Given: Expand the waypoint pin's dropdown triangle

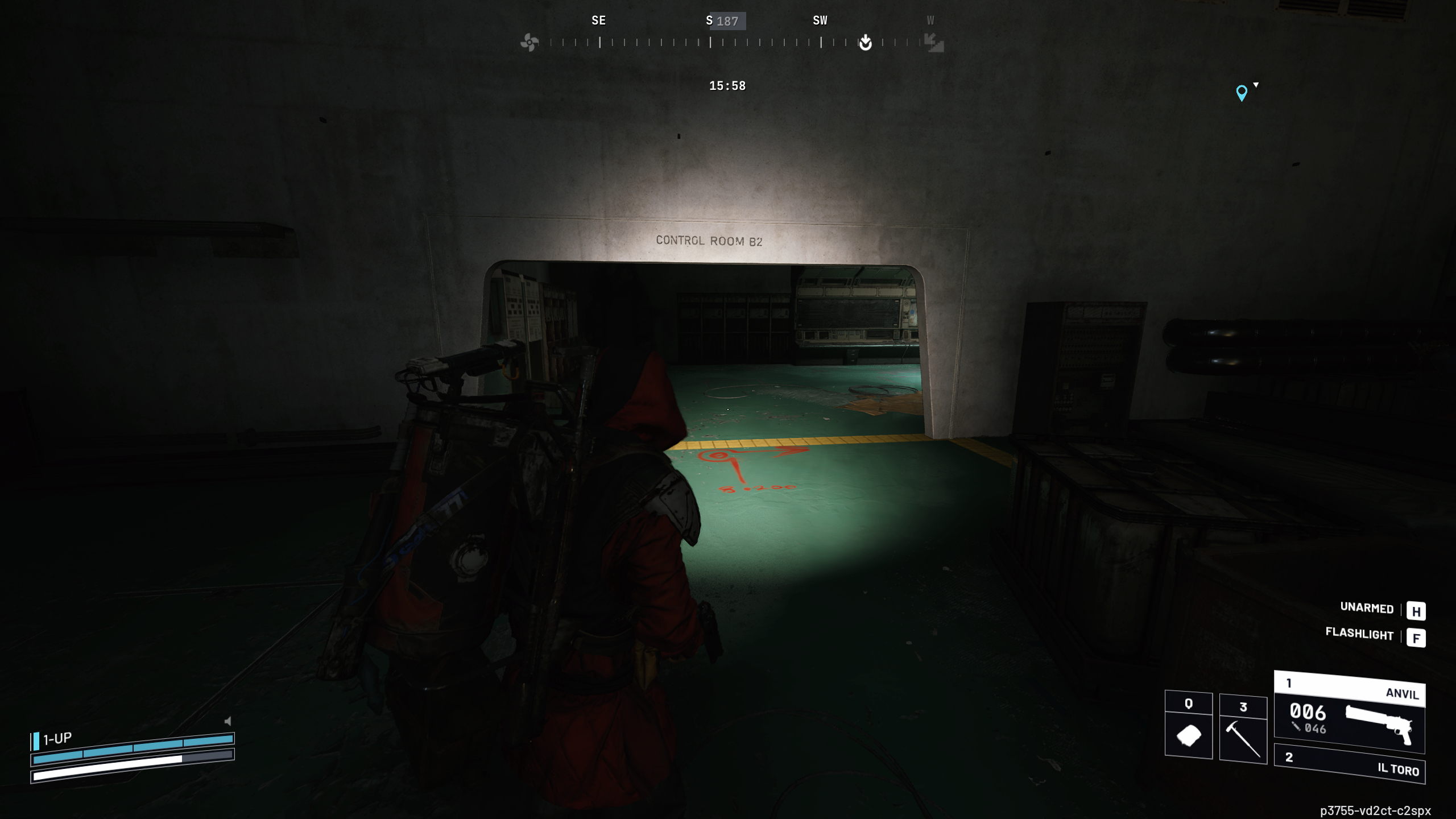Looking at the screenshot, I should pos(1255,85).
